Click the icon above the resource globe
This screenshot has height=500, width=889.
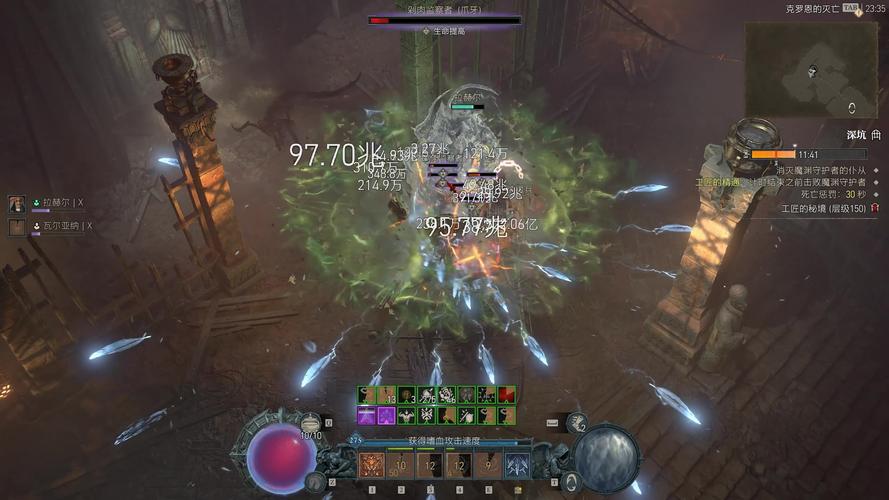point(577,422)
